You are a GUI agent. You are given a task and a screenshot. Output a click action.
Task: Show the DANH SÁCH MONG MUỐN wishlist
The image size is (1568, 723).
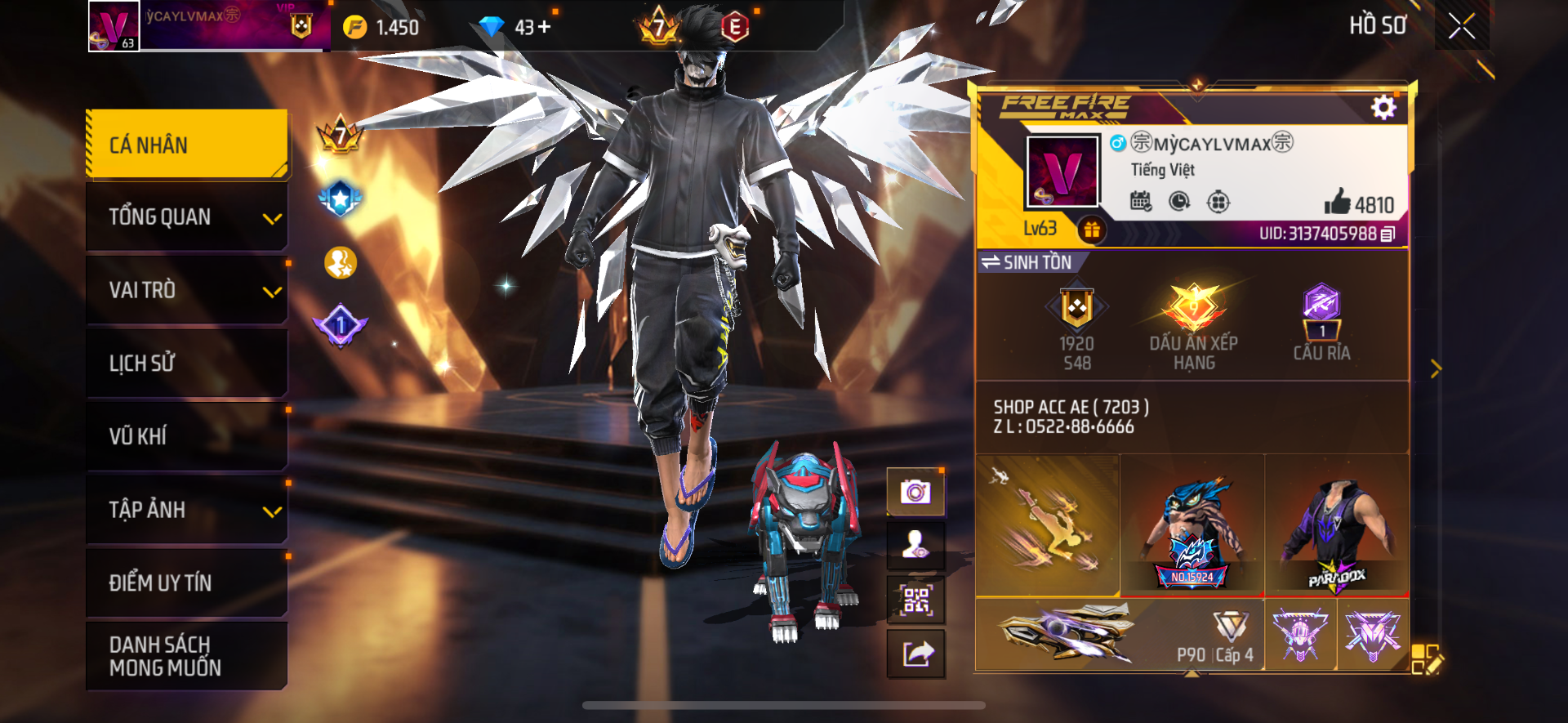[187, 656]
